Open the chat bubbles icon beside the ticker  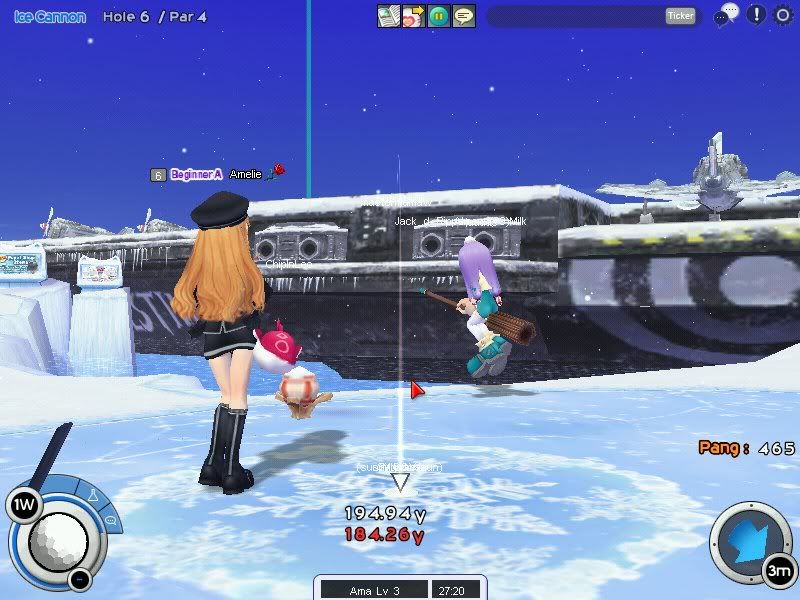pyautogui.click(x=727, y=15)
